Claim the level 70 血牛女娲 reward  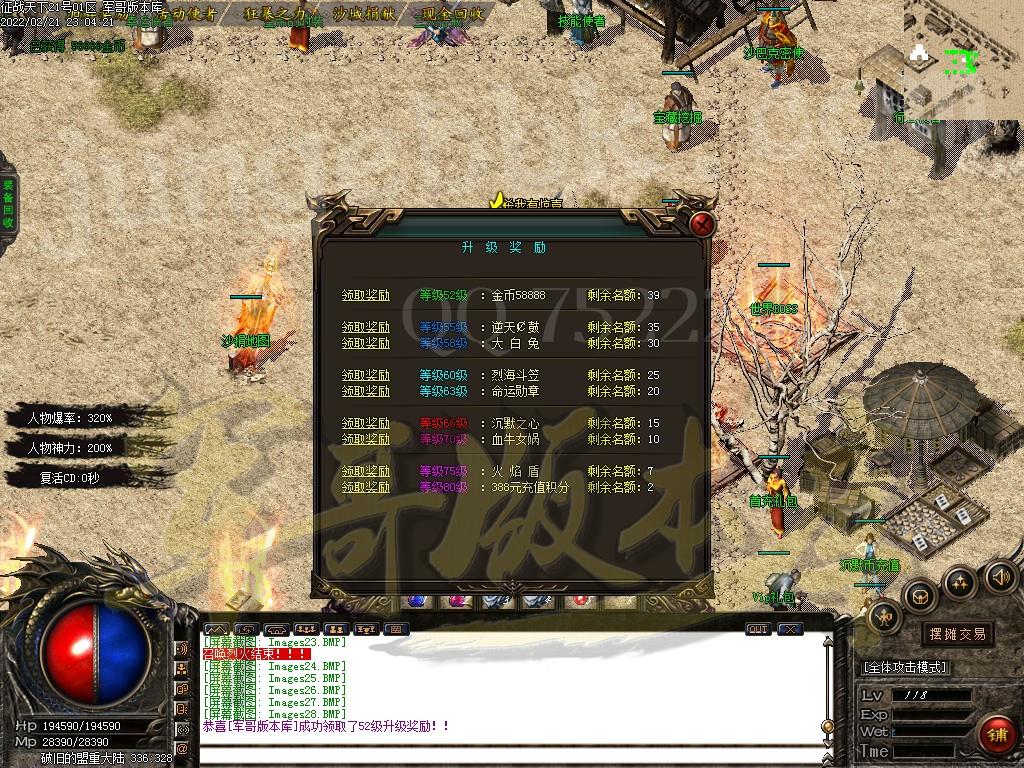coord(366,439)
